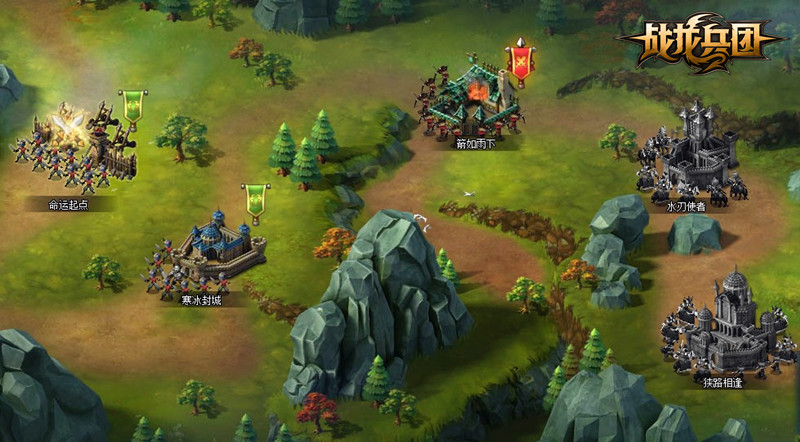The width and height of the screenshot is (800, 442).
Task: Select the 命运起点 stage camp
Action: 75,150
